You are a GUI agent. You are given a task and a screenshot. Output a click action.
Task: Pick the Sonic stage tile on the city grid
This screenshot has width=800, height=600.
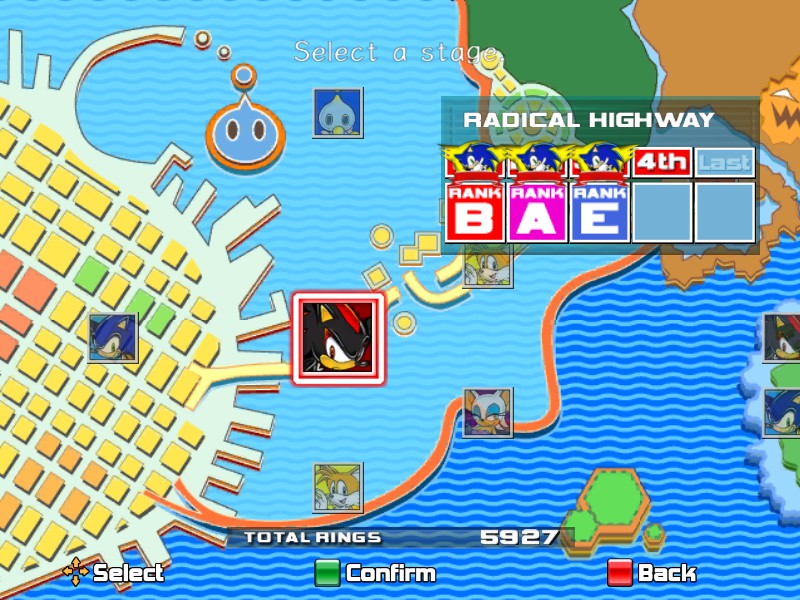pyautogui.click(x=112, y=338)
